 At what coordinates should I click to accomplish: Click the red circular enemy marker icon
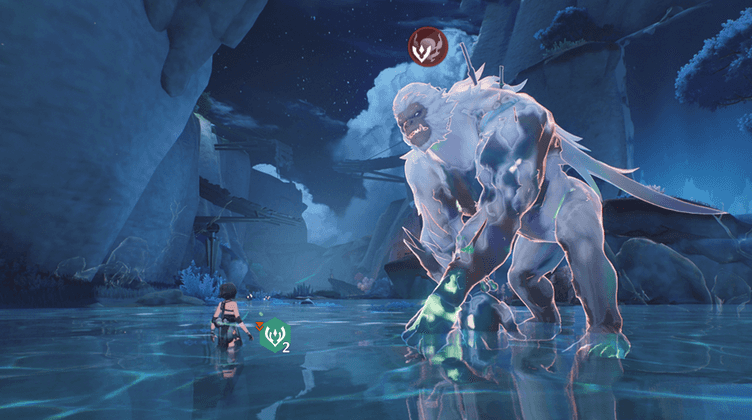coord(428,47)
